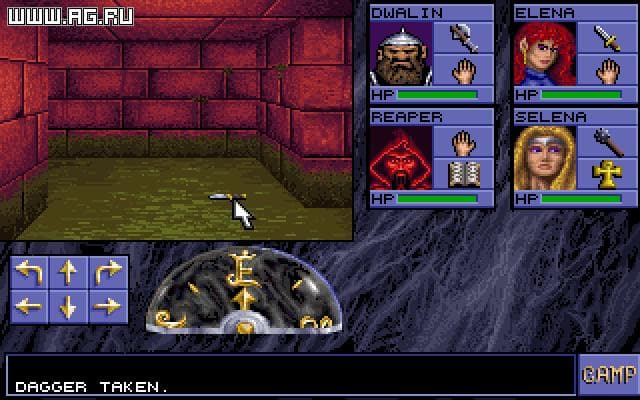640x400 pixels.
Task: Strafe left using the sidestep arrow
Action: click(x=30, y=307)
